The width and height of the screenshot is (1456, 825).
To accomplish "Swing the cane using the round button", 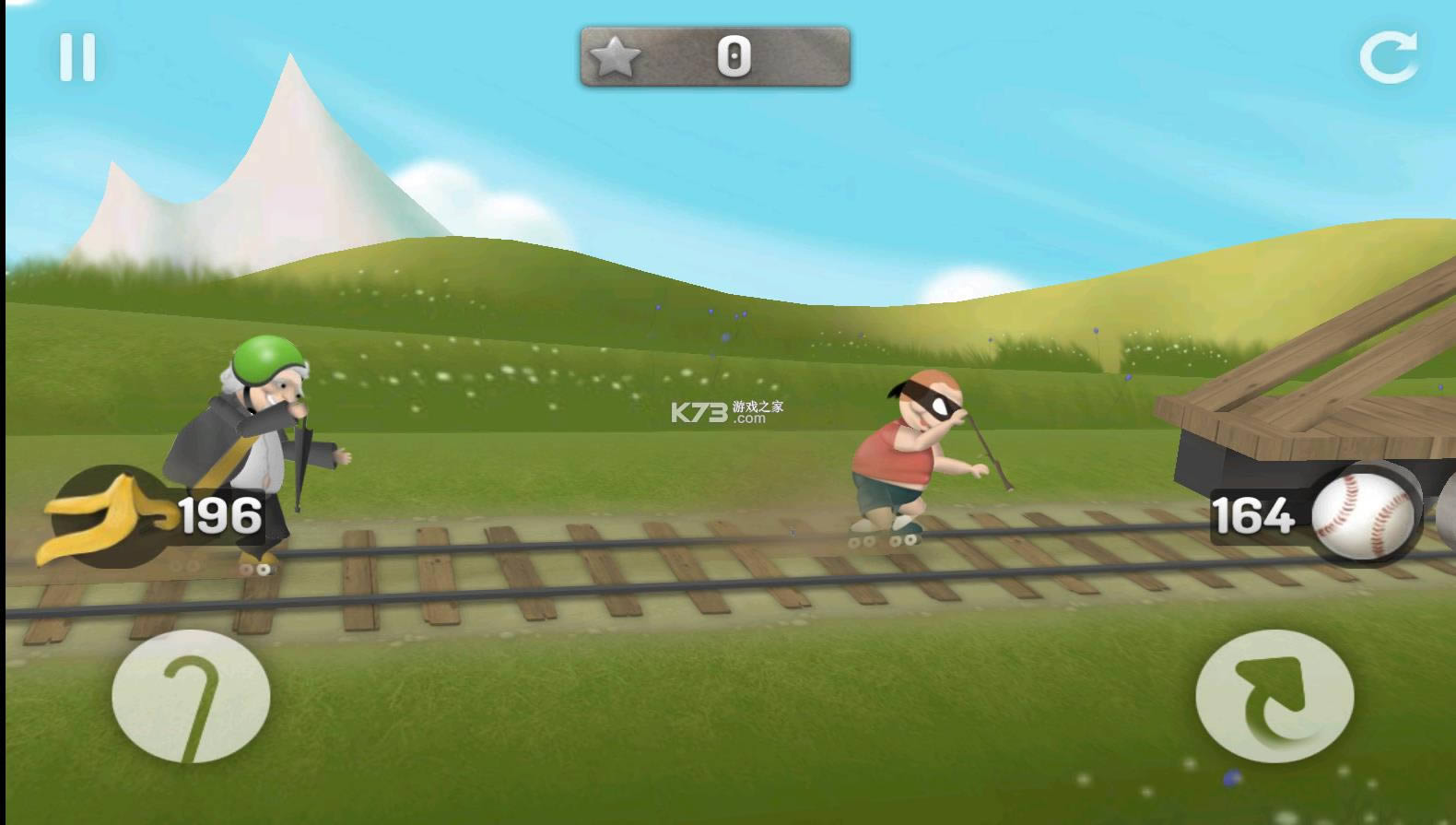I will (x=191, y=697).
